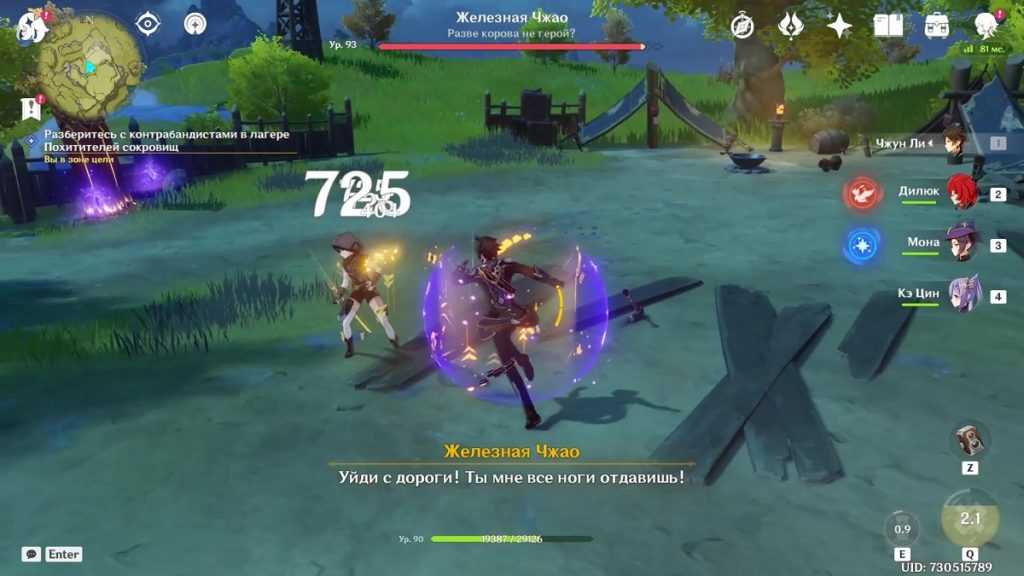Open the quest list bookmark icon
1024x576 pixels.
pyautogui.click(x=30, y=108)
